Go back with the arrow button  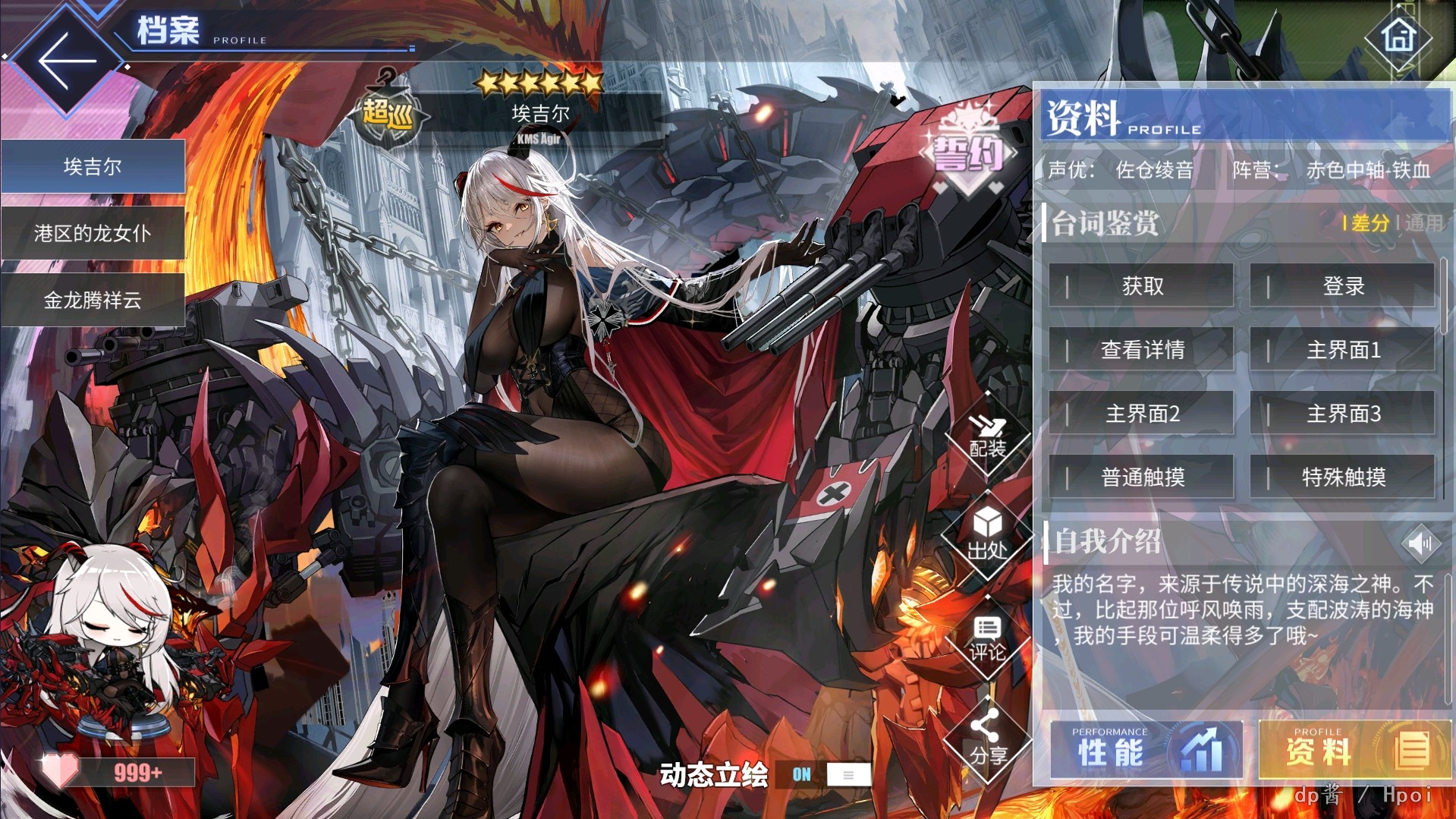click(67, 61)
